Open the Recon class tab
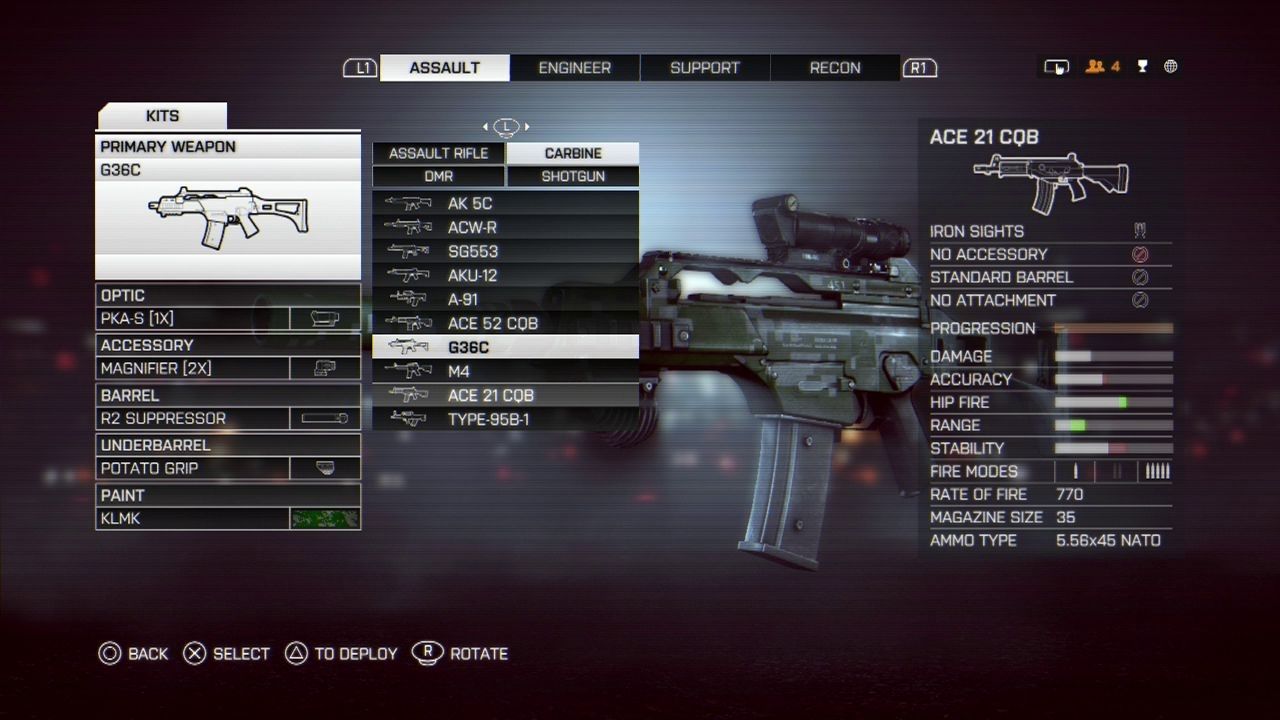The image size is (1280, 720). [834, 68]
